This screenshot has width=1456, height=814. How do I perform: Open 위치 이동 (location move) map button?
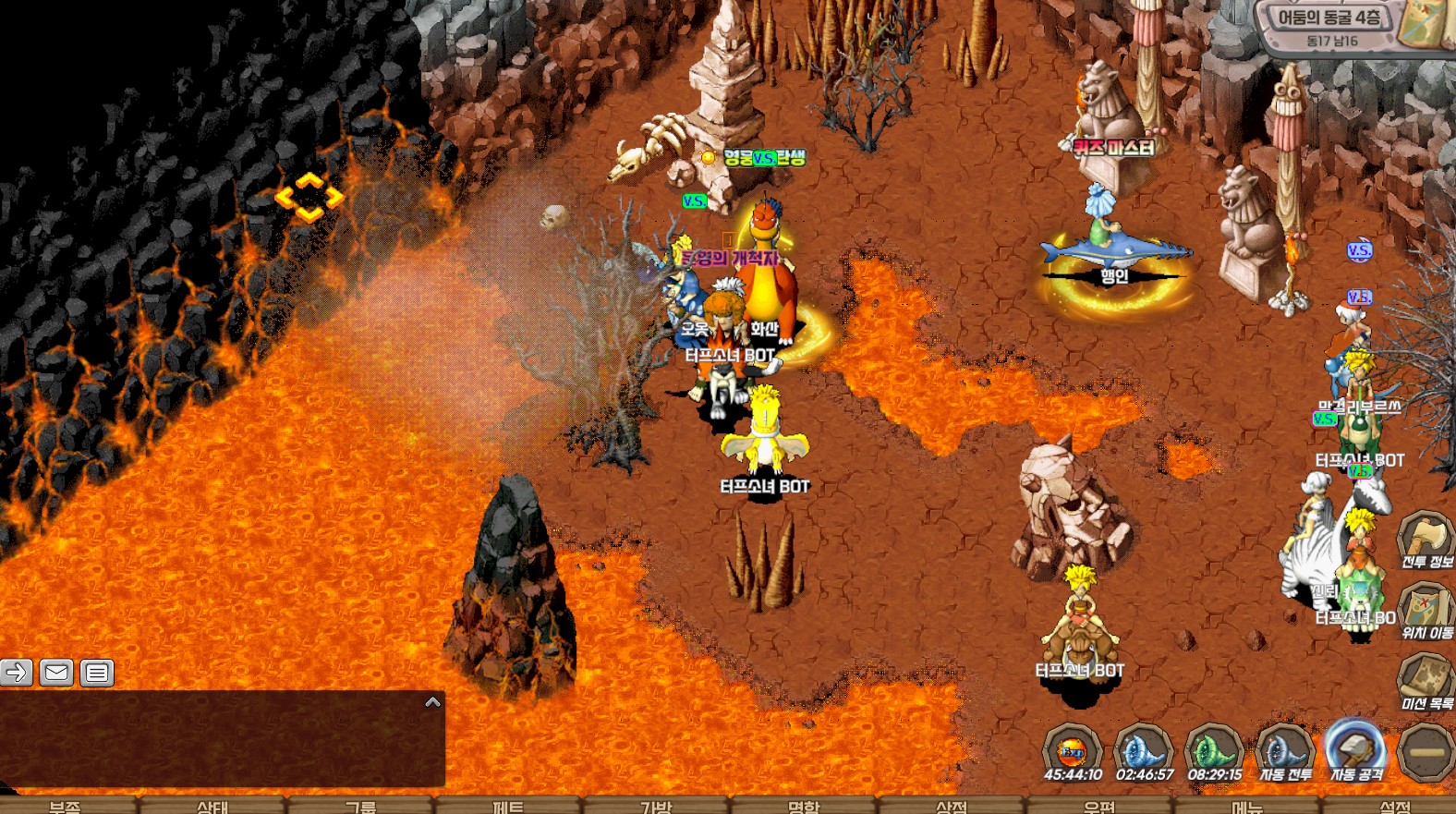coord(1426,608)
